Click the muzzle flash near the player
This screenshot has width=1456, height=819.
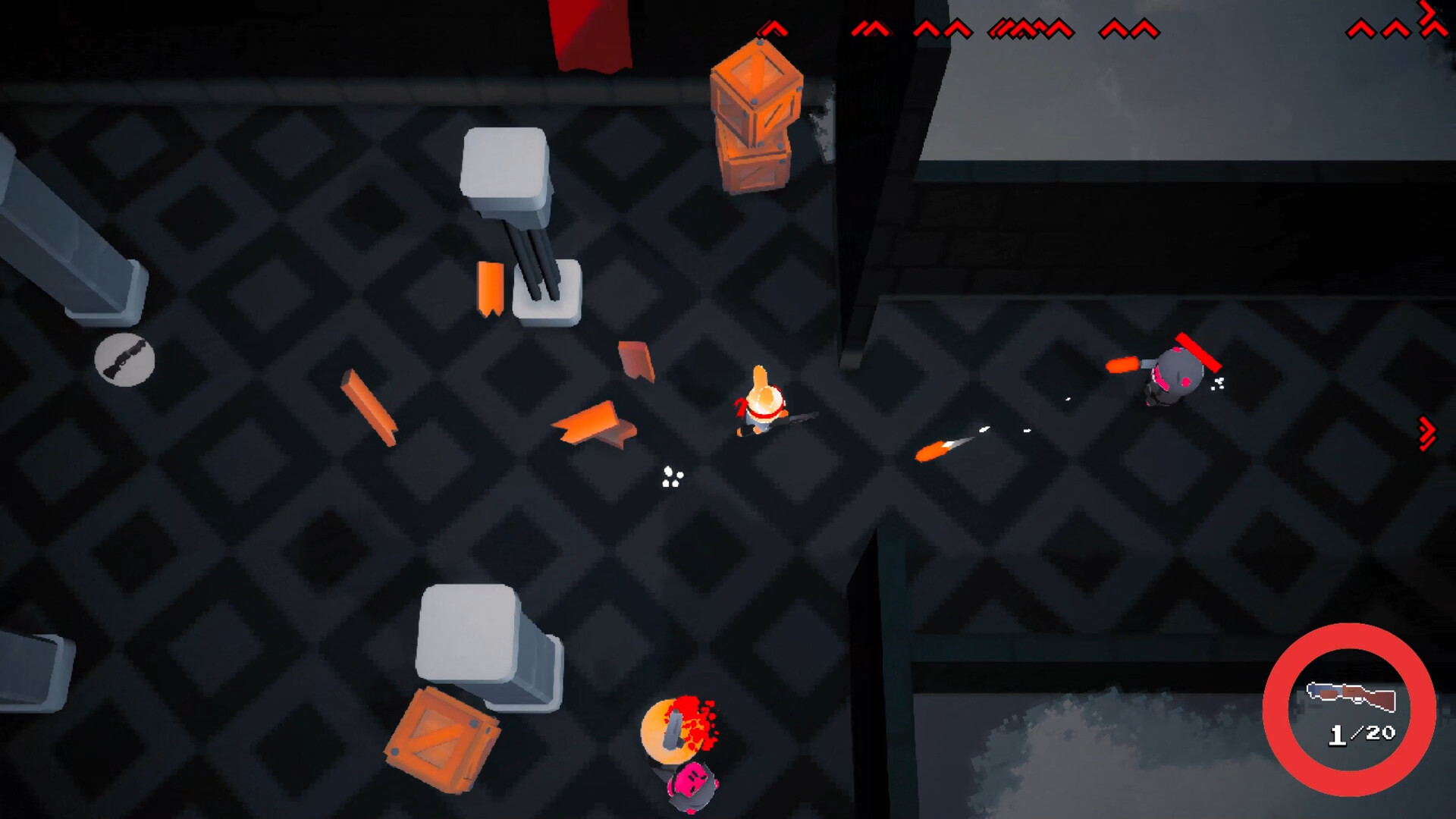point(670,476)
